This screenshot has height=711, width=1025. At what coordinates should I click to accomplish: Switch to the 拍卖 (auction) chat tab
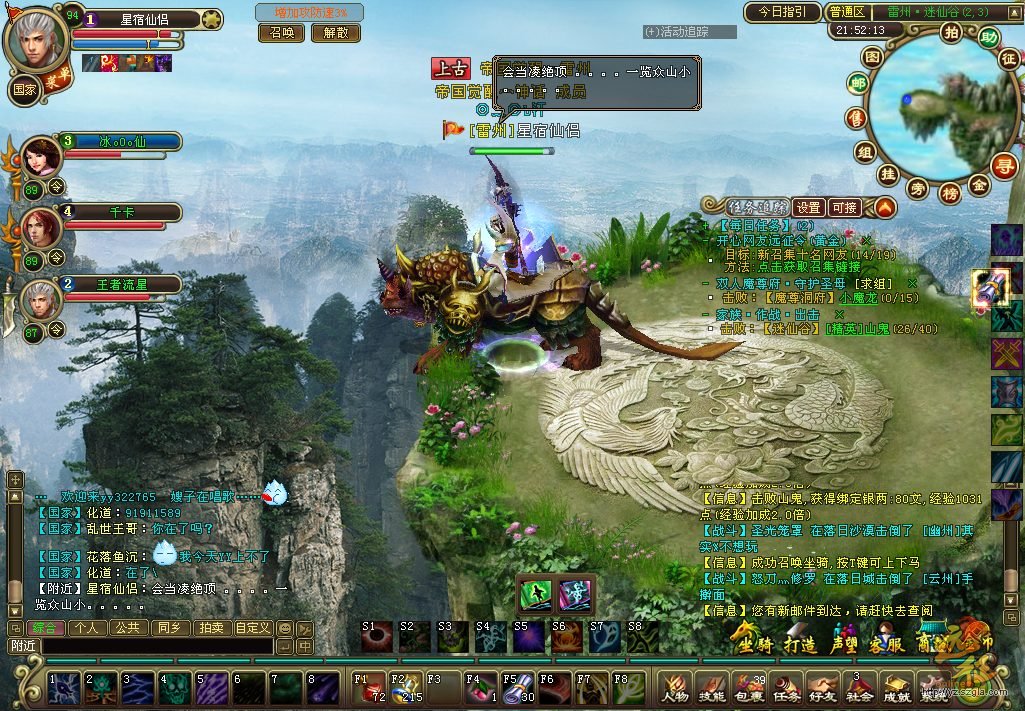[x=210, y=628]
